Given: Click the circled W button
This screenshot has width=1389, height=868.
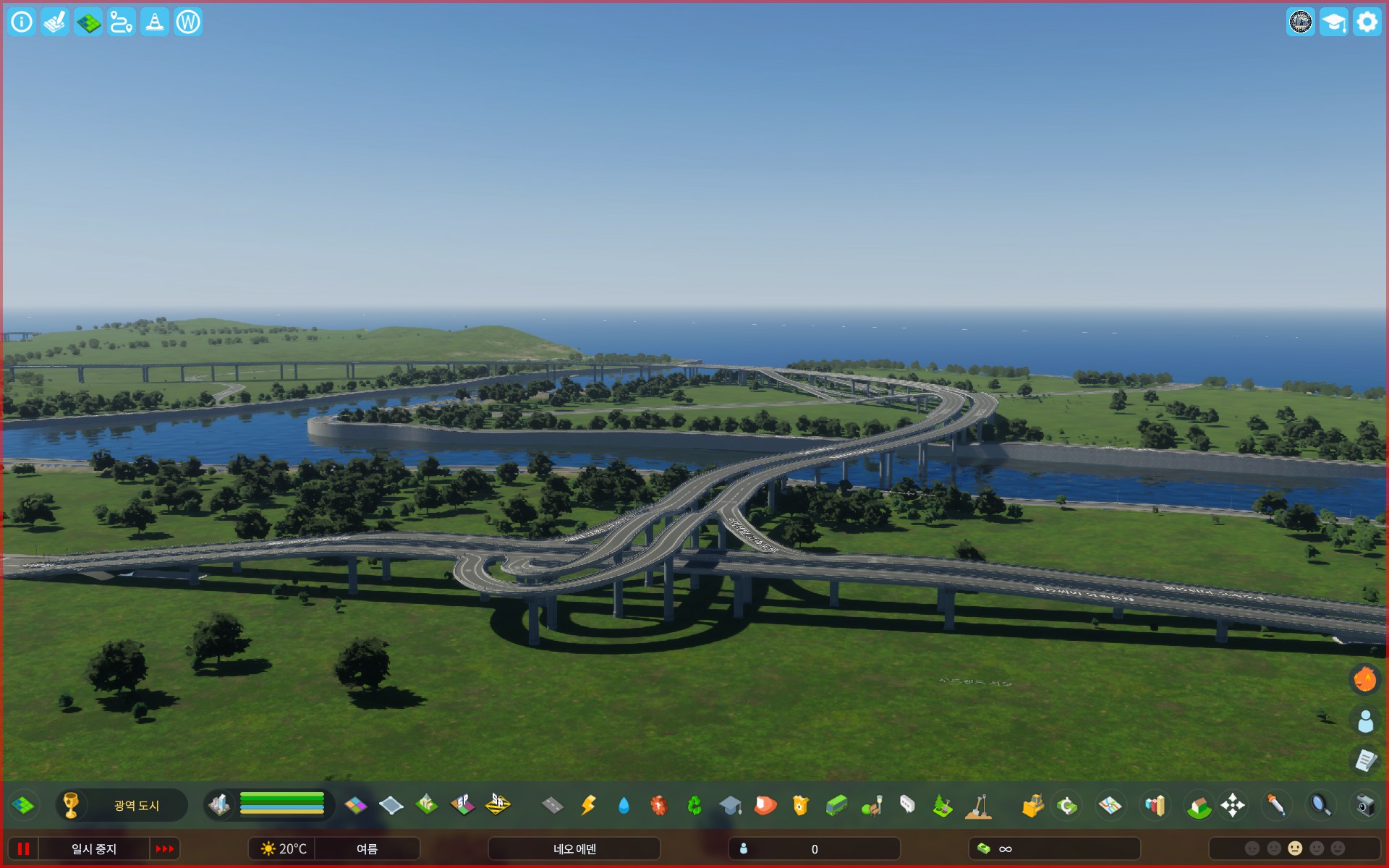Looking at the screenshot, I should (x=188, y=22).
